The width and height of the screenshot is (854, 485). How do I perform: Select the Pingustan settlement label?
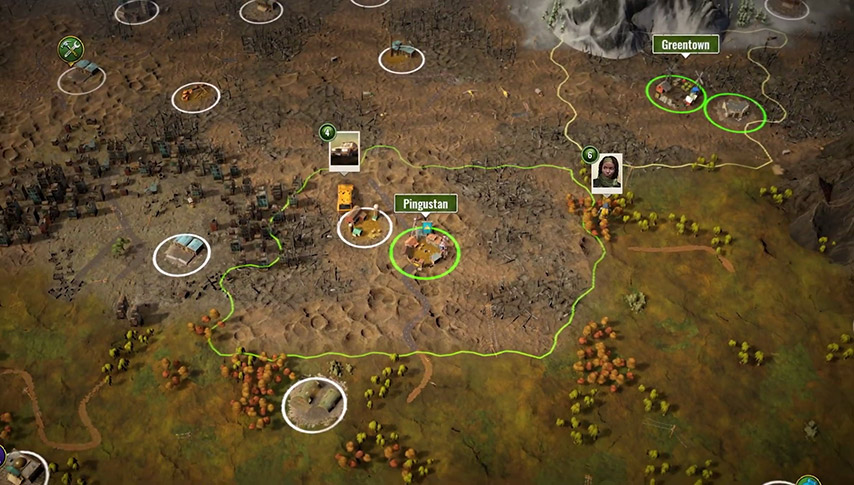(x=426, y=204)
